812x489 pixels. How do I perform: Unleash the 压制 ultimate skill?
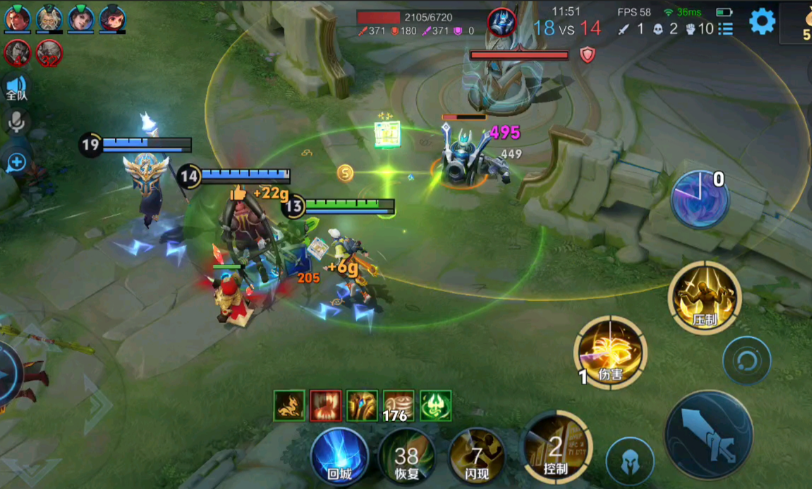click(706, 297)
